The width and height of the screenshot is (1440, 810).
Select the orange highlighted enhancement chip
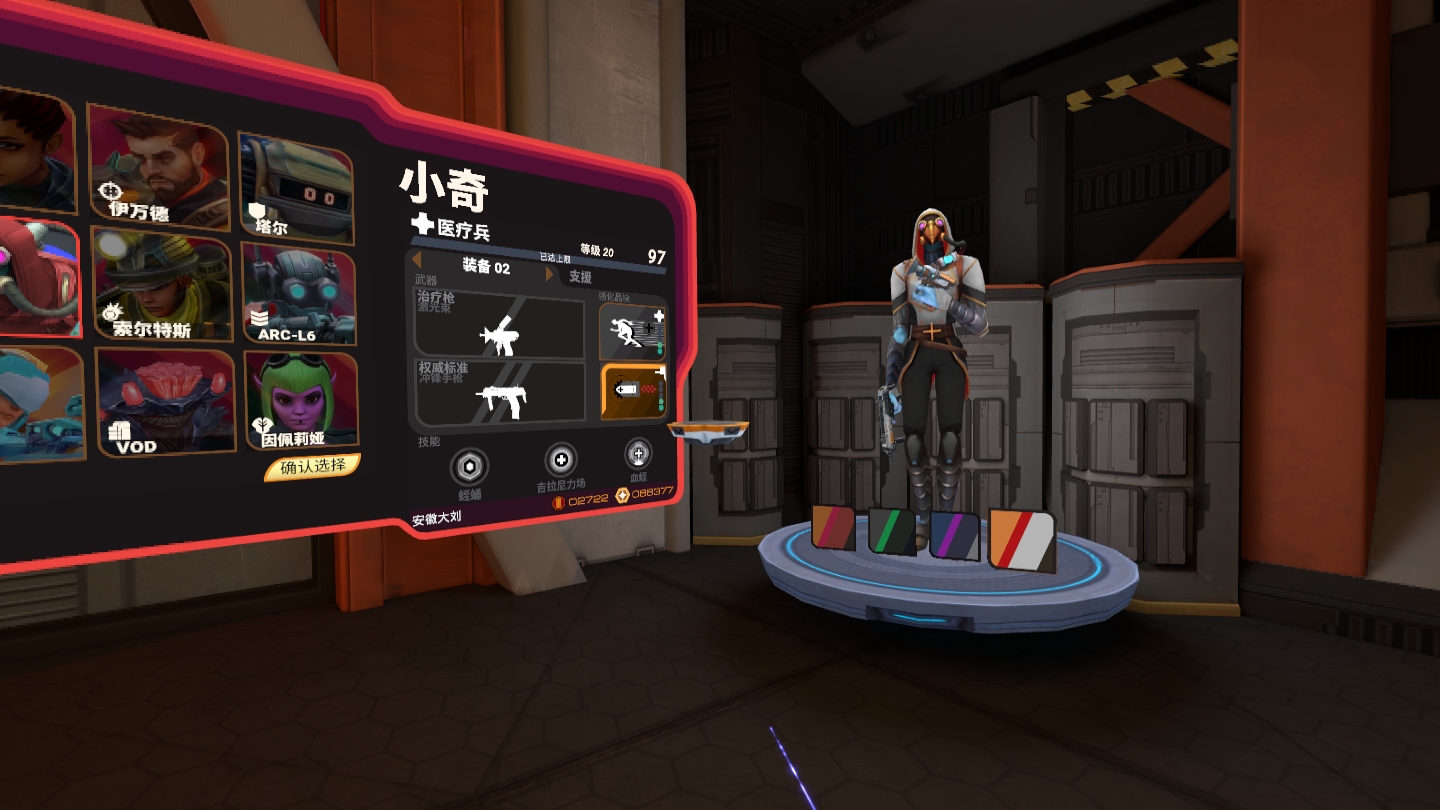[632, 391]
